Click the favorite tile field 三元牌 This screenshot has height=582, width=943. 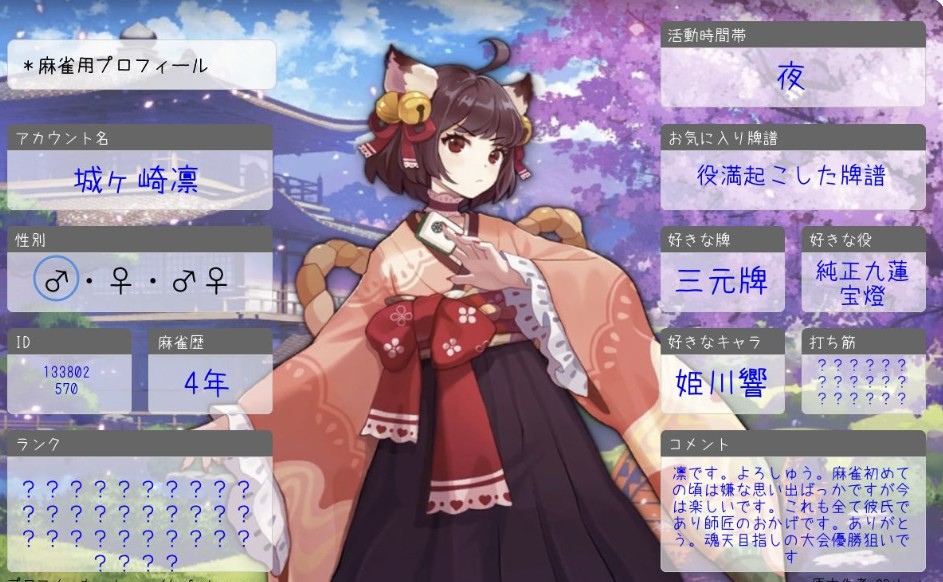tap(721, 280)
